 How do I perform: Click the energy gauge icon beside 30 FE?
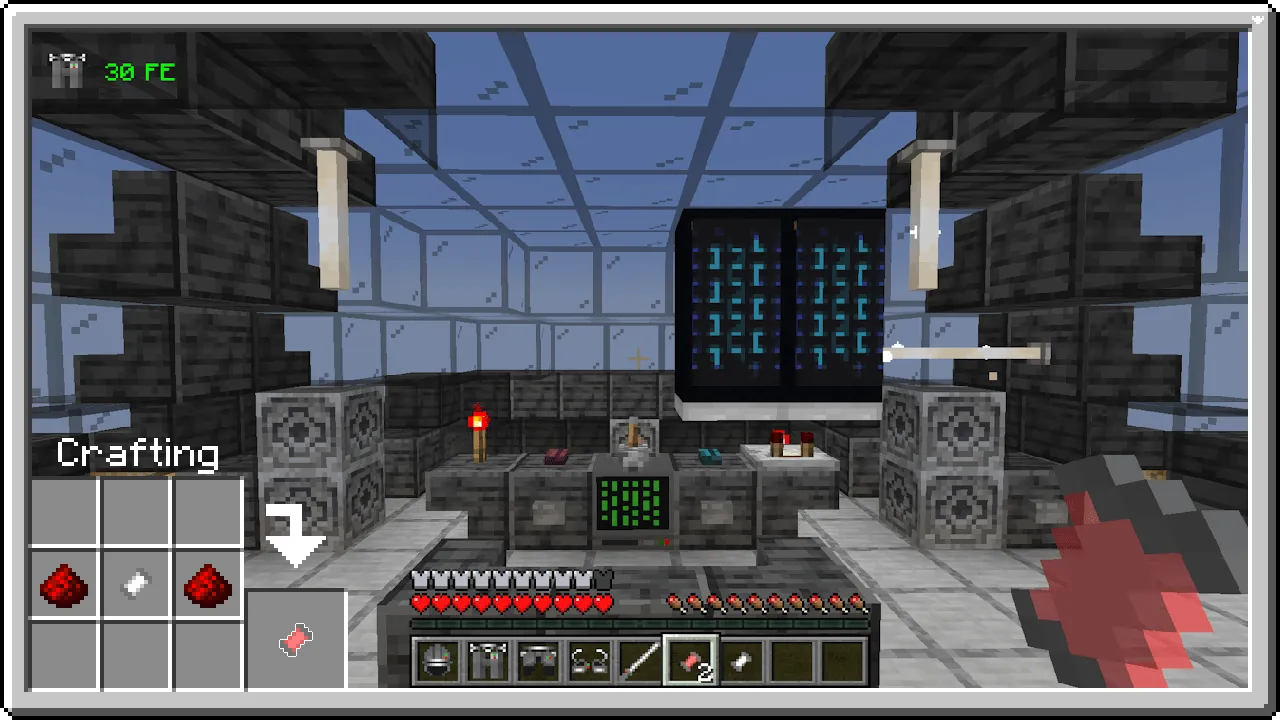click(x=65, y=71)
